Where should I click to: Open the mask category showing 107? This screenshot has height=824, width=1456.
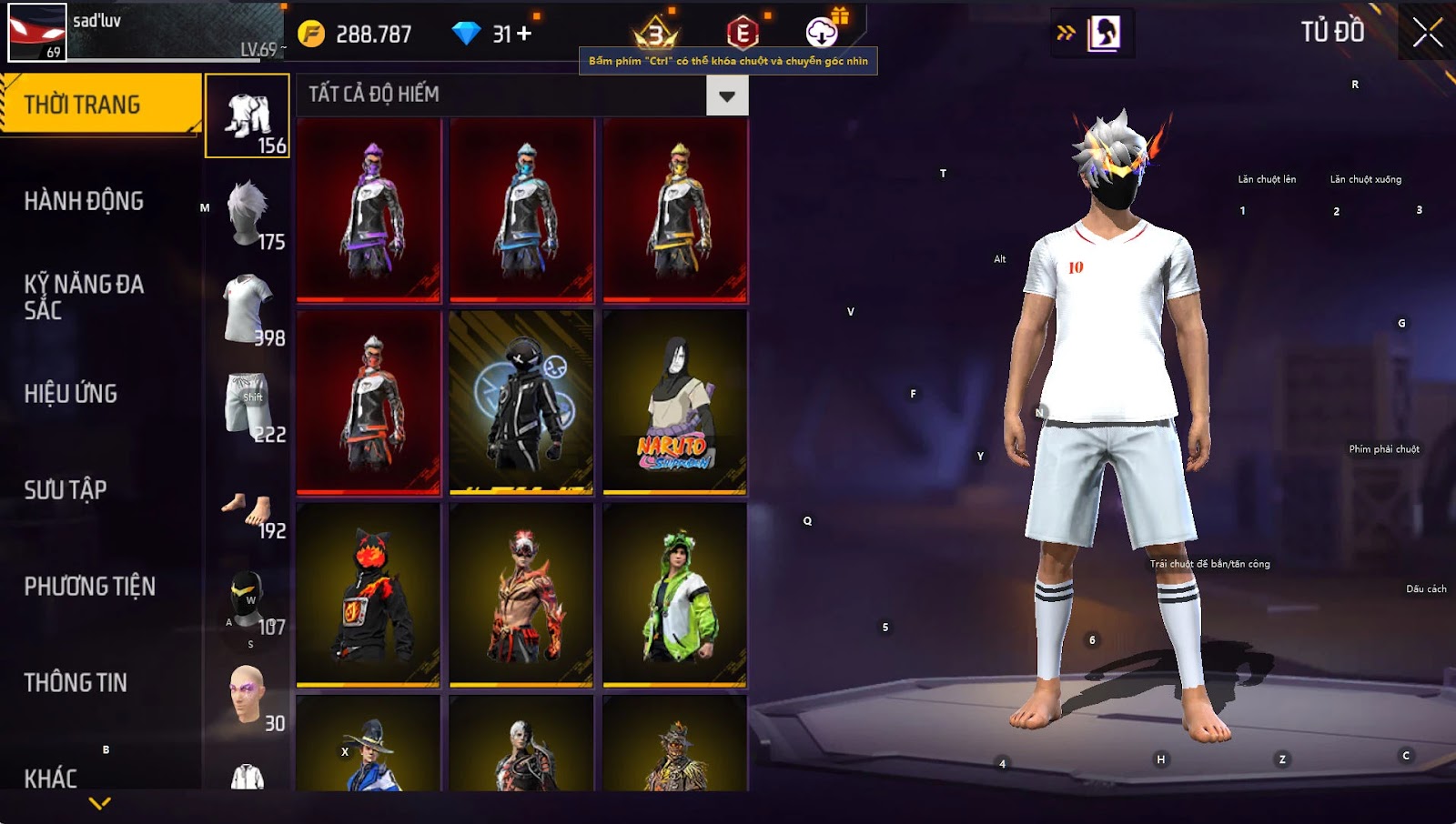[248, 600]
